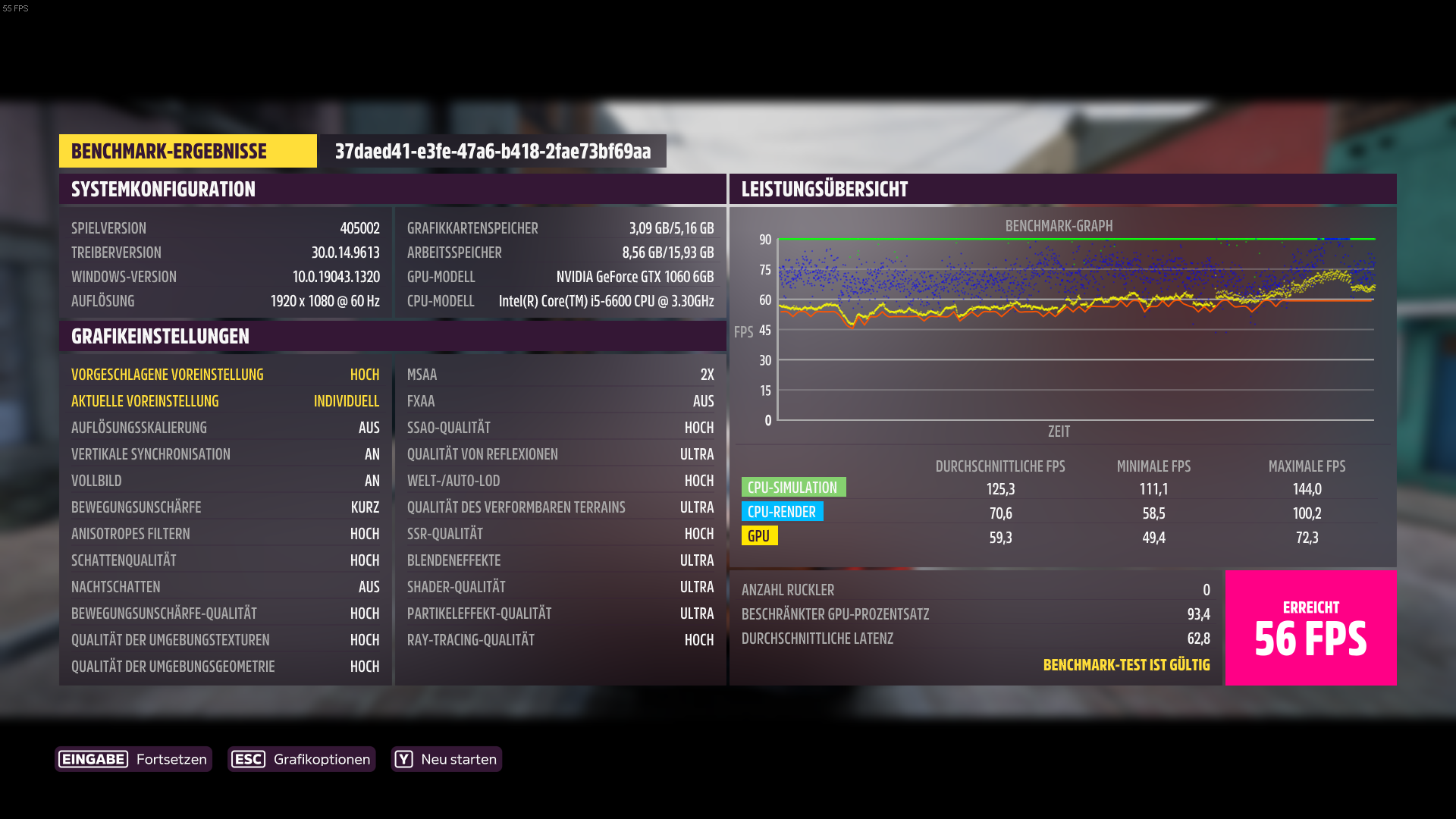The width and height of the screenshot is (1456, 819).
Task: Click the BENCHMARK-GRAPH title
Action: click(x=1059, y=225)
